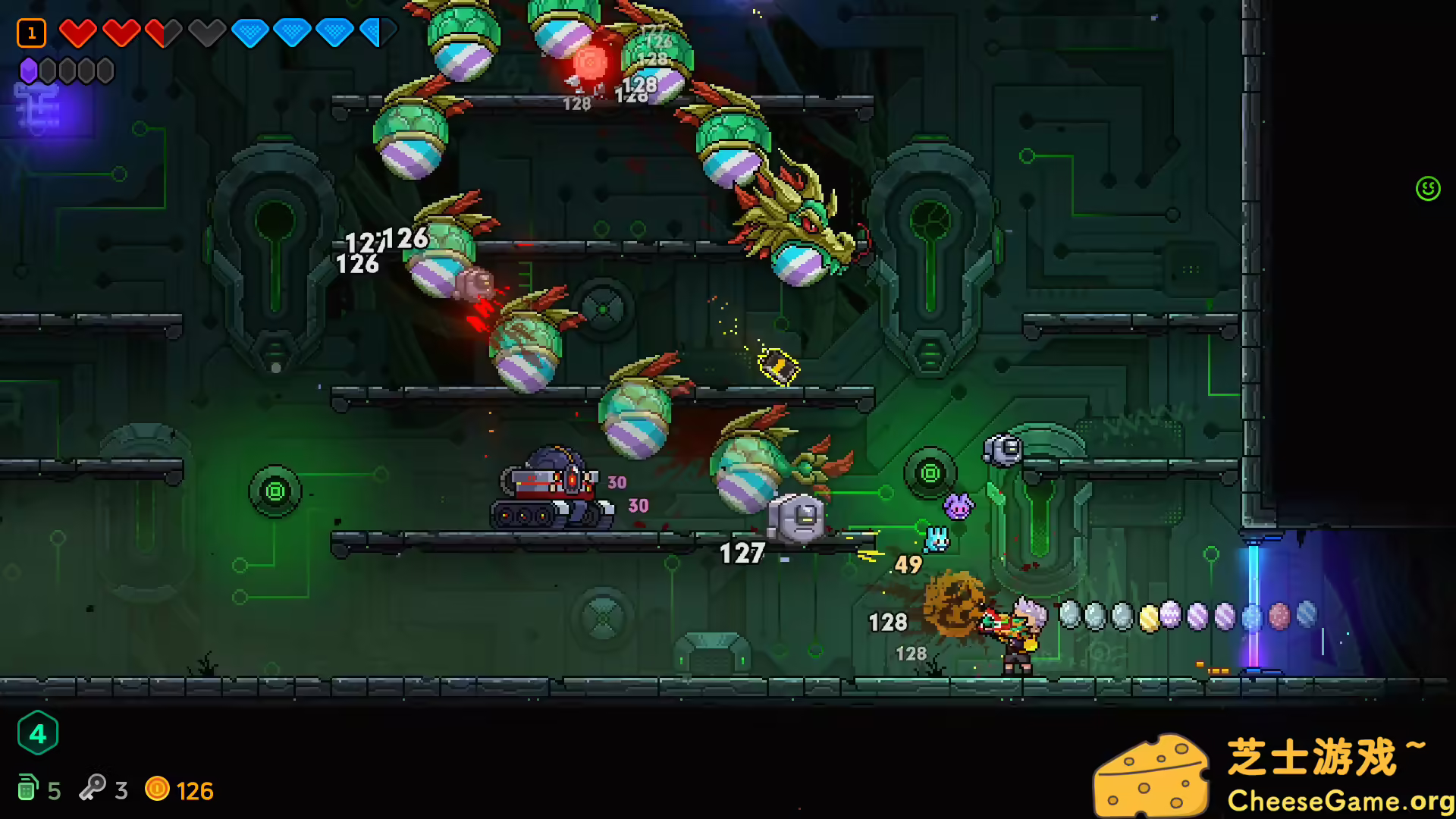
Task: Click the half-filled blue shield diamond
Action: pyautogui.click(x=375, y=33)
